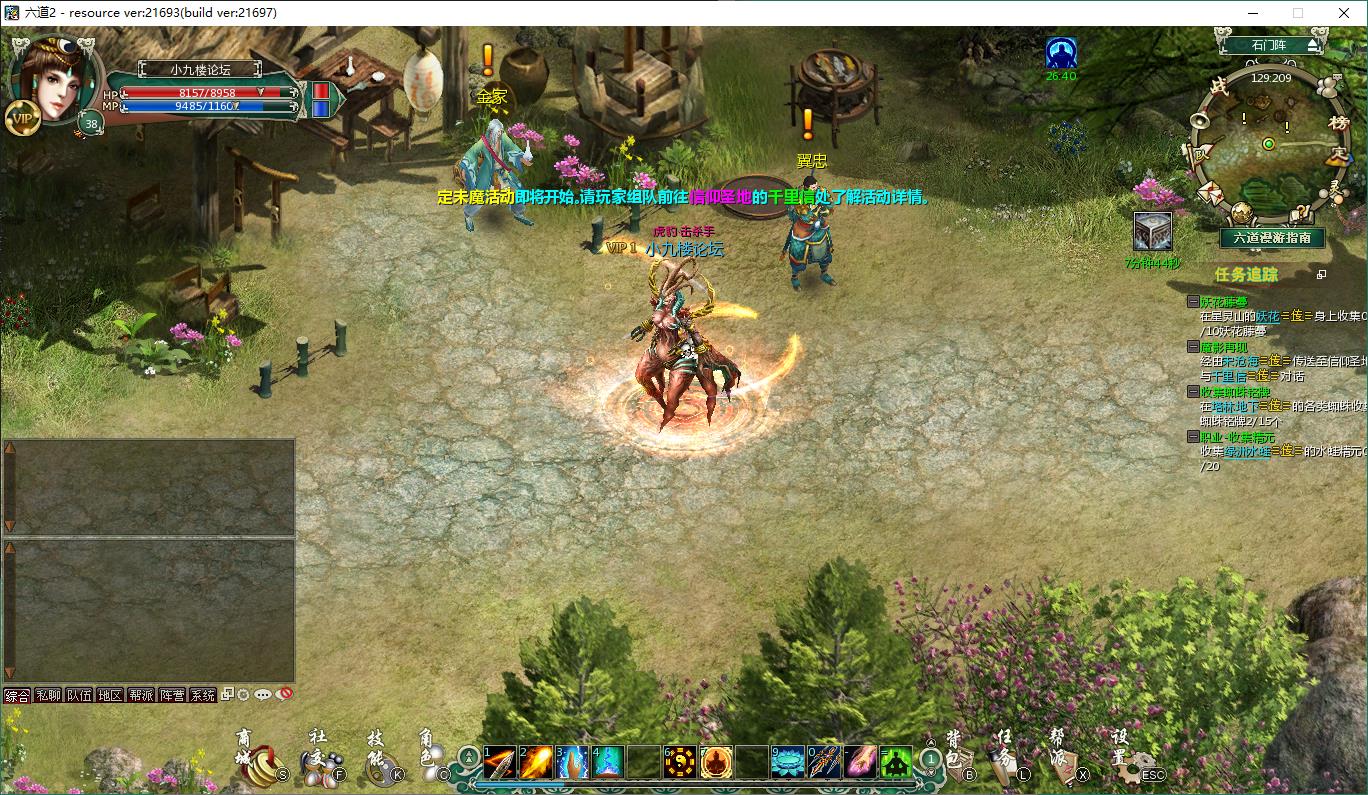Image resolution: width=1368 pixels, height=795 pixels.
Task: Switch to the 系统 chat tab
Action: pyautogui.click(x=203, y=695)
